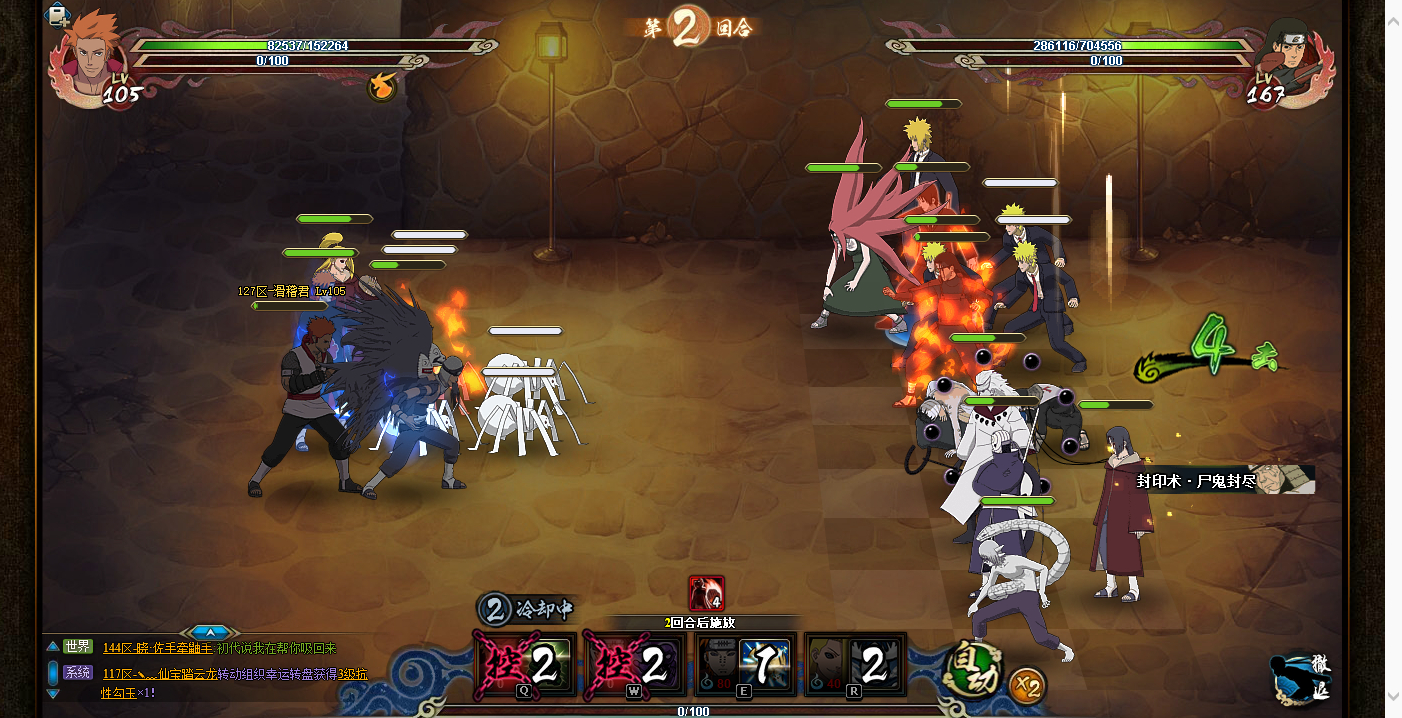Viewport: 1402px width, 718px height.
Task: Open the 系统 system message channel
Action: pyautogui.click(x=78, y=673)
